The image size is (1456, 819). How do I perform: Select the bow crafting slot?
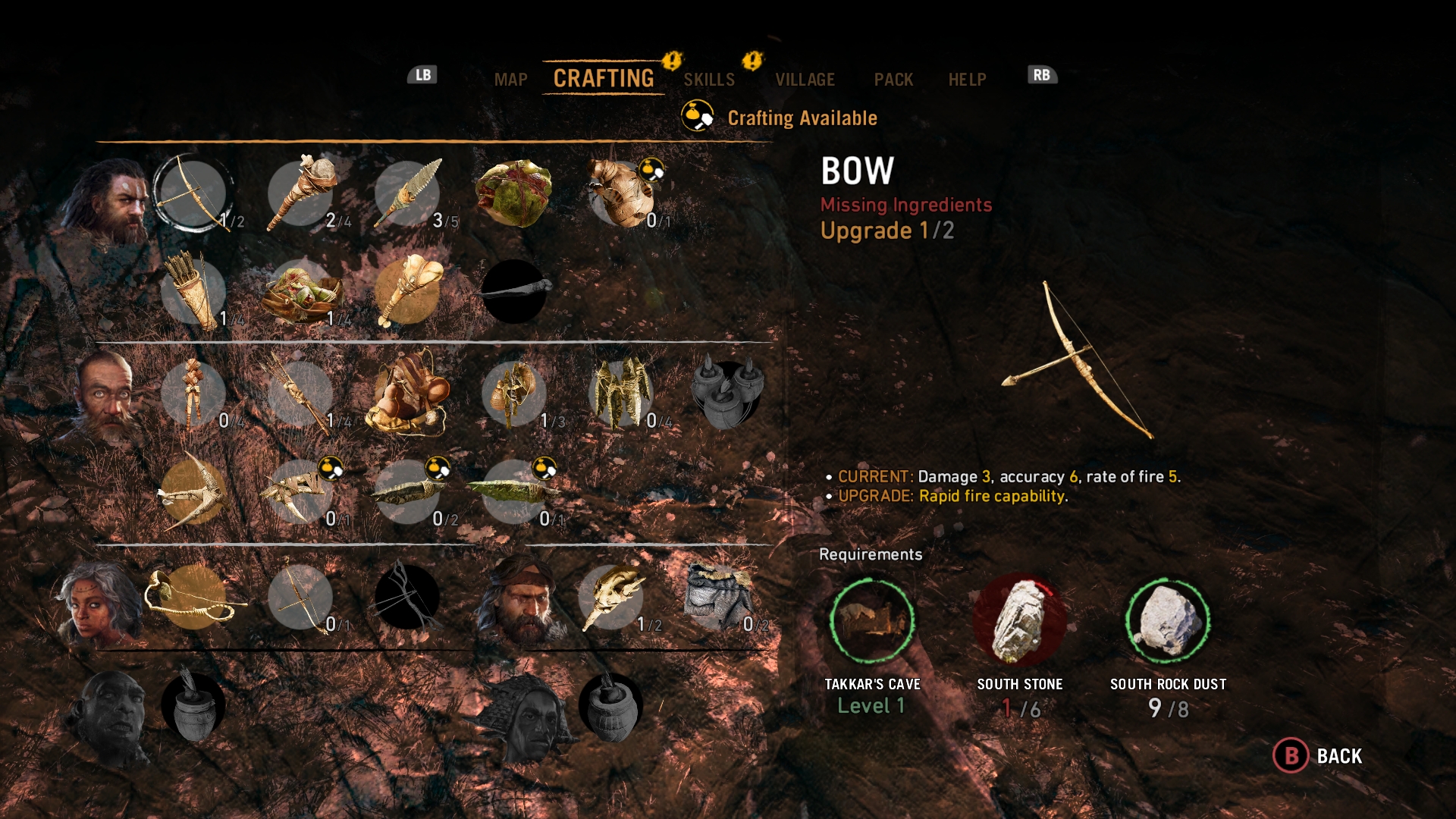(x=193, y=193)
